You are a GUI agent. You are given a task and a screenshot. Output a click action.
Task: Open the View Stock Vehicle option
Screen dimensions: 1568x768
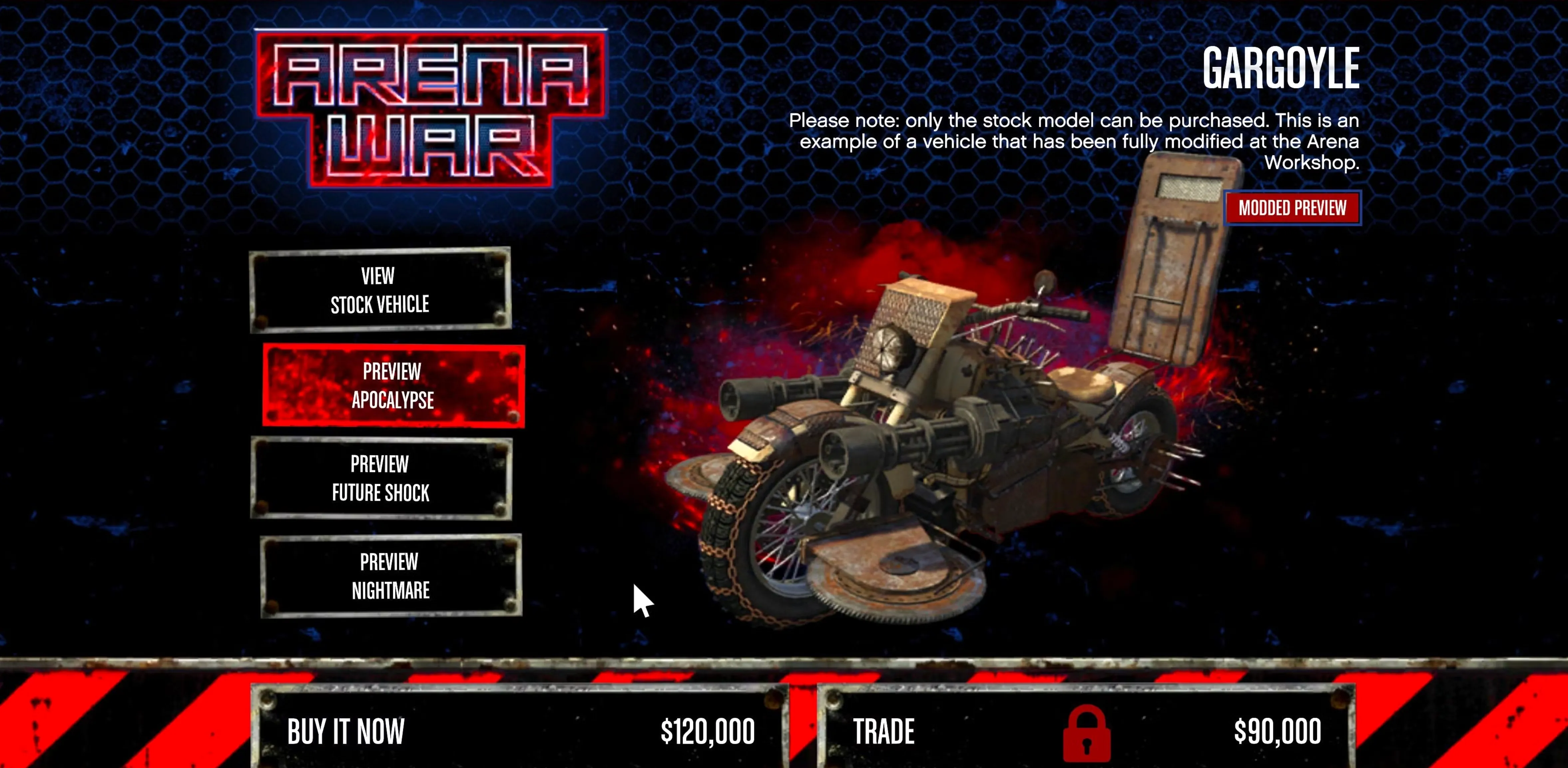click(x=380, y=290)
